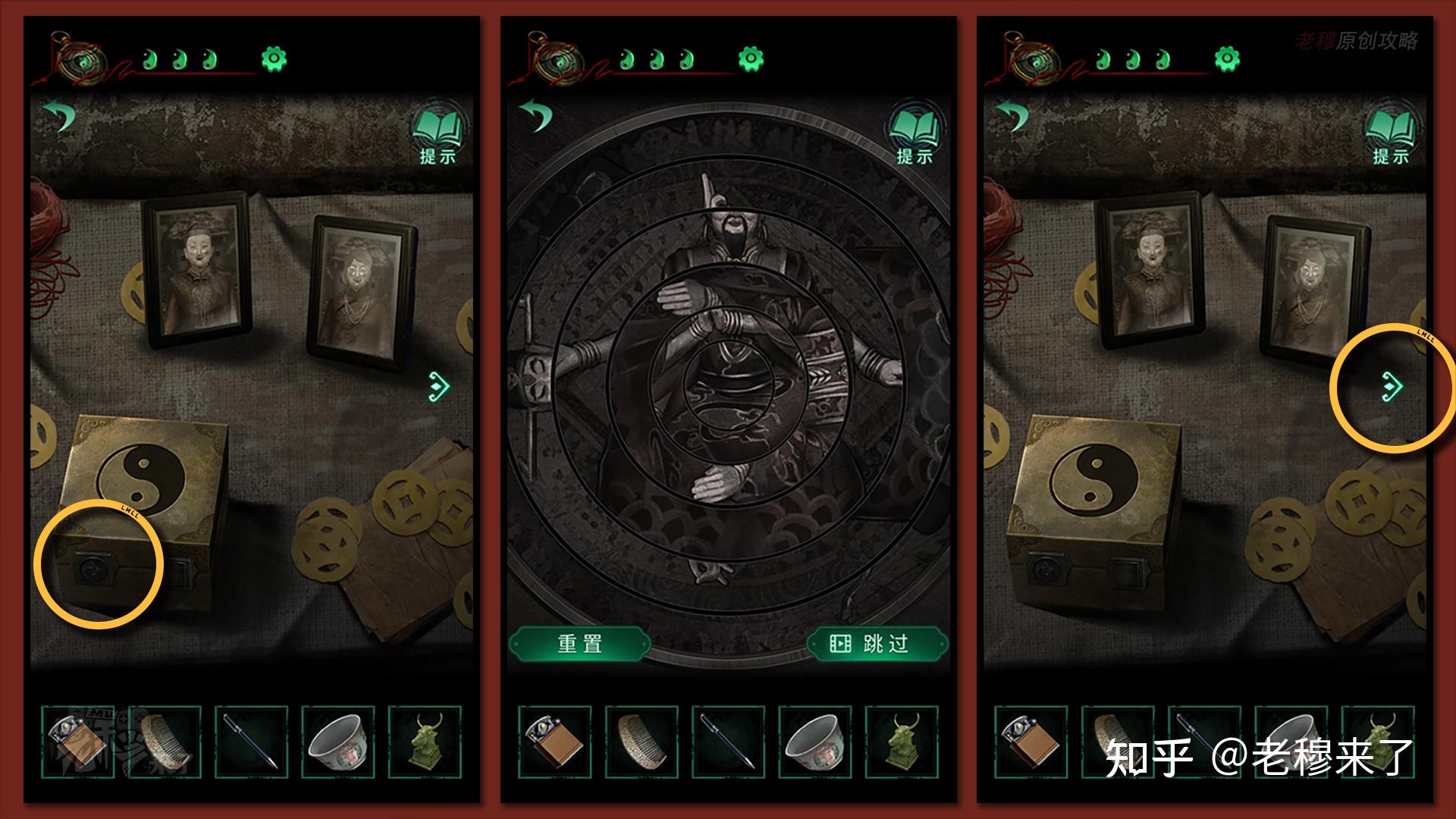Click the orange-circled next-scene arrow
Image resolution: width=1456 pixels, height=819 pixels.
coord(1392,386)
